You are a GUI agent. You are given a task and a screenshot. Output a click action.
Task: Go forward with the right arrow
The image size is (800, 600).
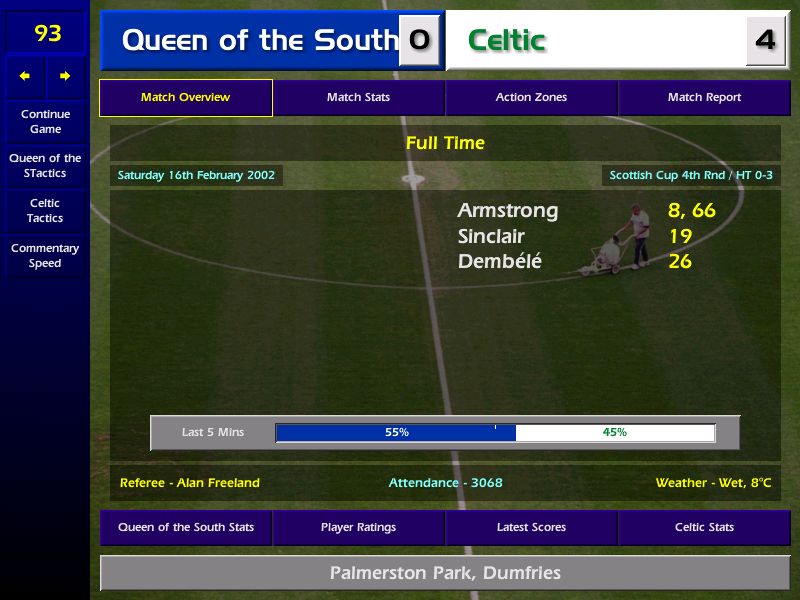tap(65, 76)
